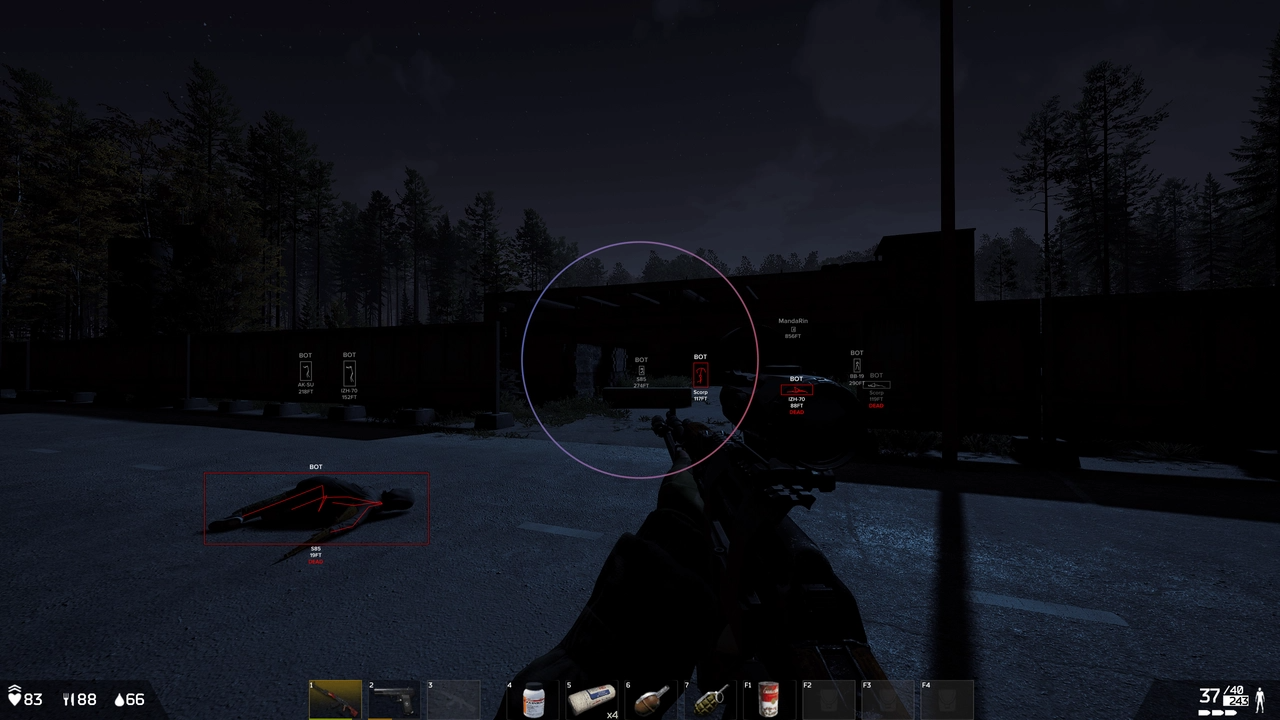Click the 243 reserve ammo progress bar

click(x=1235, y=702)
